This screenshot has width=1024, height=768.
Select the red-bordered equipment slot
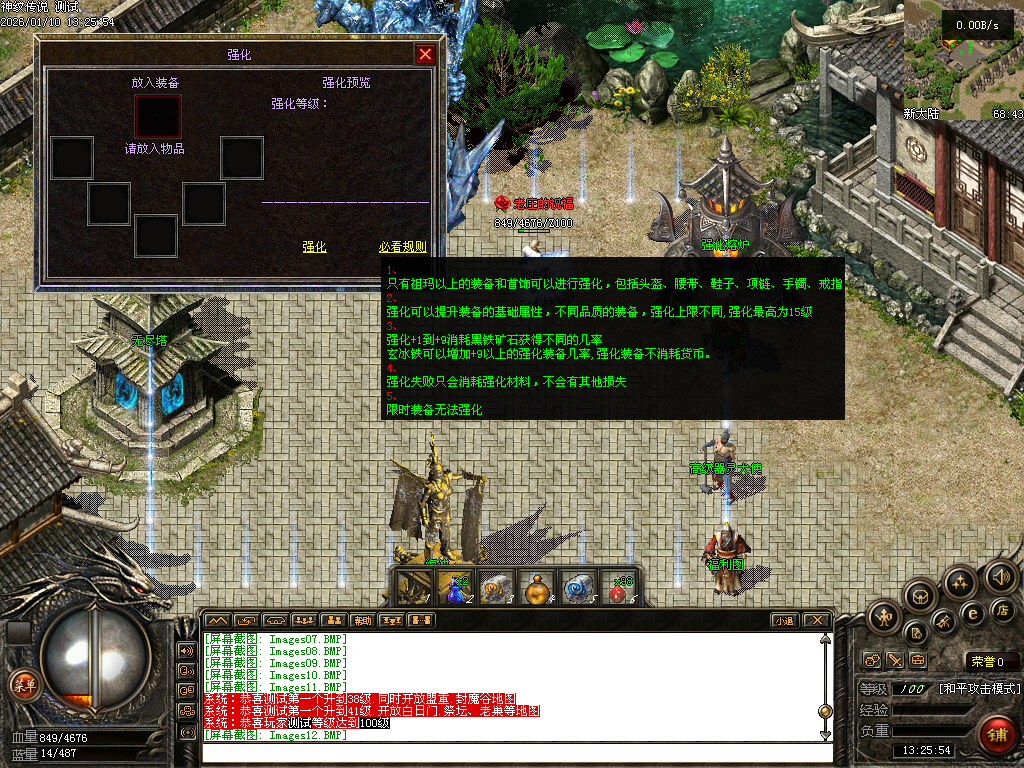pos(158,116)
